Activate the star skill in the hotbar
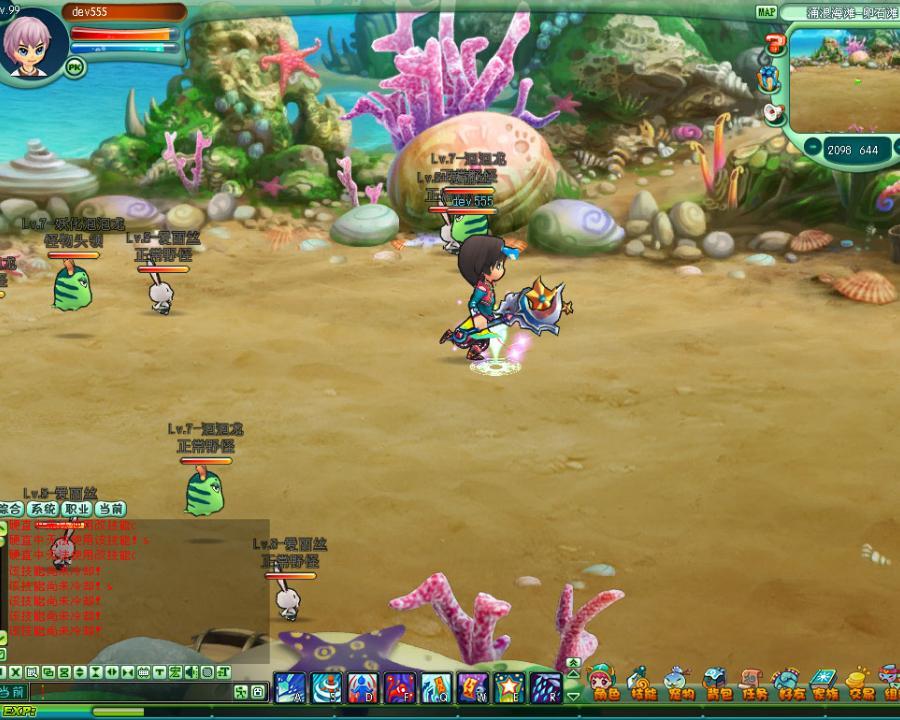900x720 pixels. pos(509,688)
